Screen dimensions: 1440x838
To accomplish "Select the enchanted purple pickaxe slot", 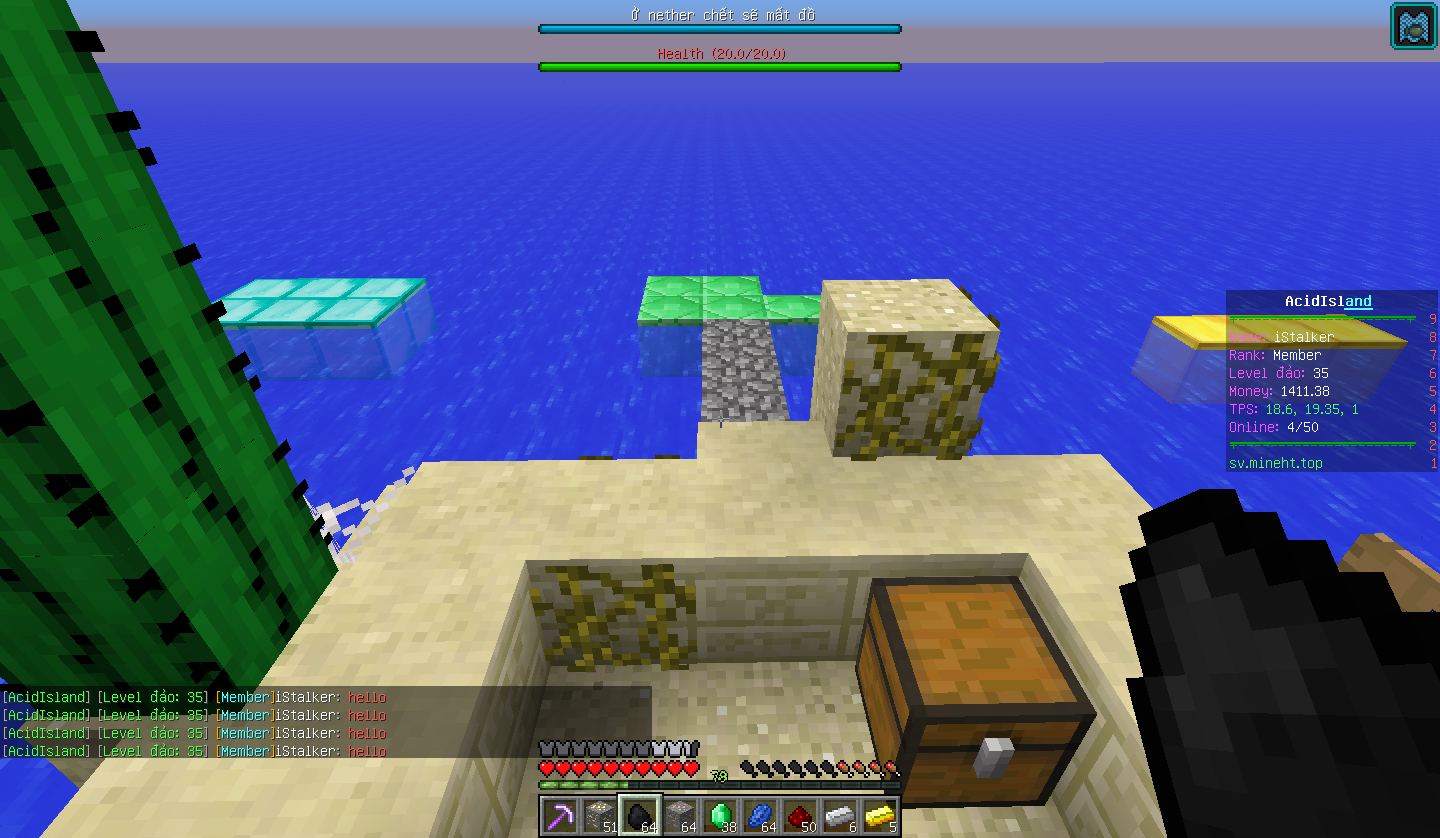I will click(x=559, y=816).
